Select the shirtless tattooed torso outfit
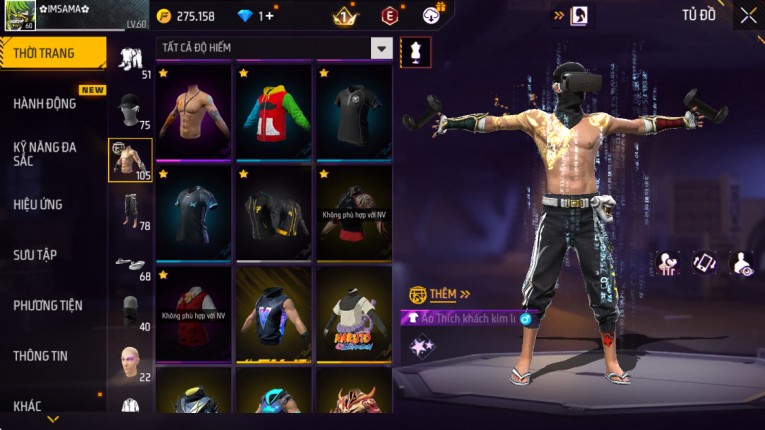Image resolution: width=765 pixels, height=430 pixels. point(194,112)
